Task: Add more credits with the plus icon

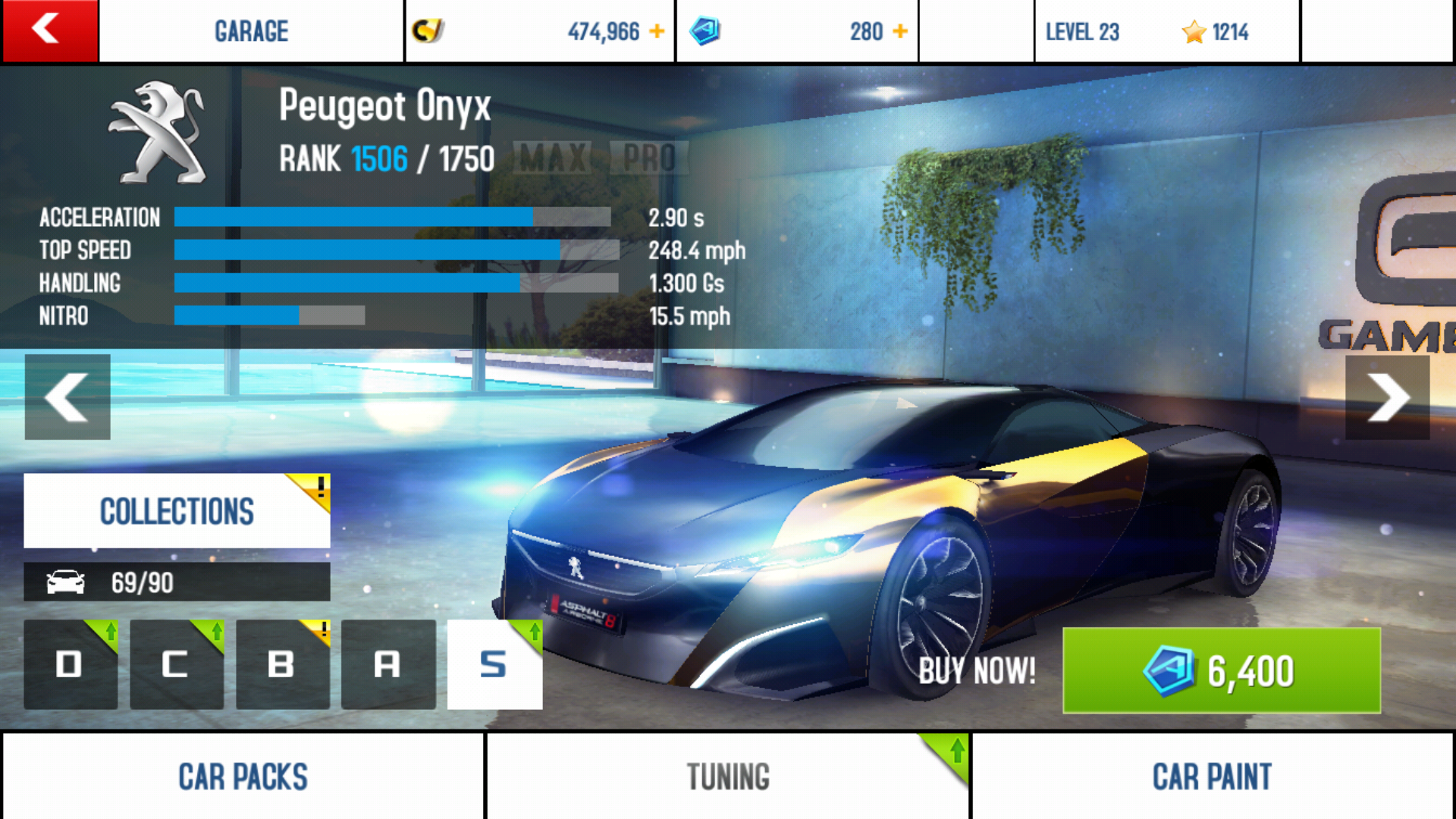Action: (657, 31)
